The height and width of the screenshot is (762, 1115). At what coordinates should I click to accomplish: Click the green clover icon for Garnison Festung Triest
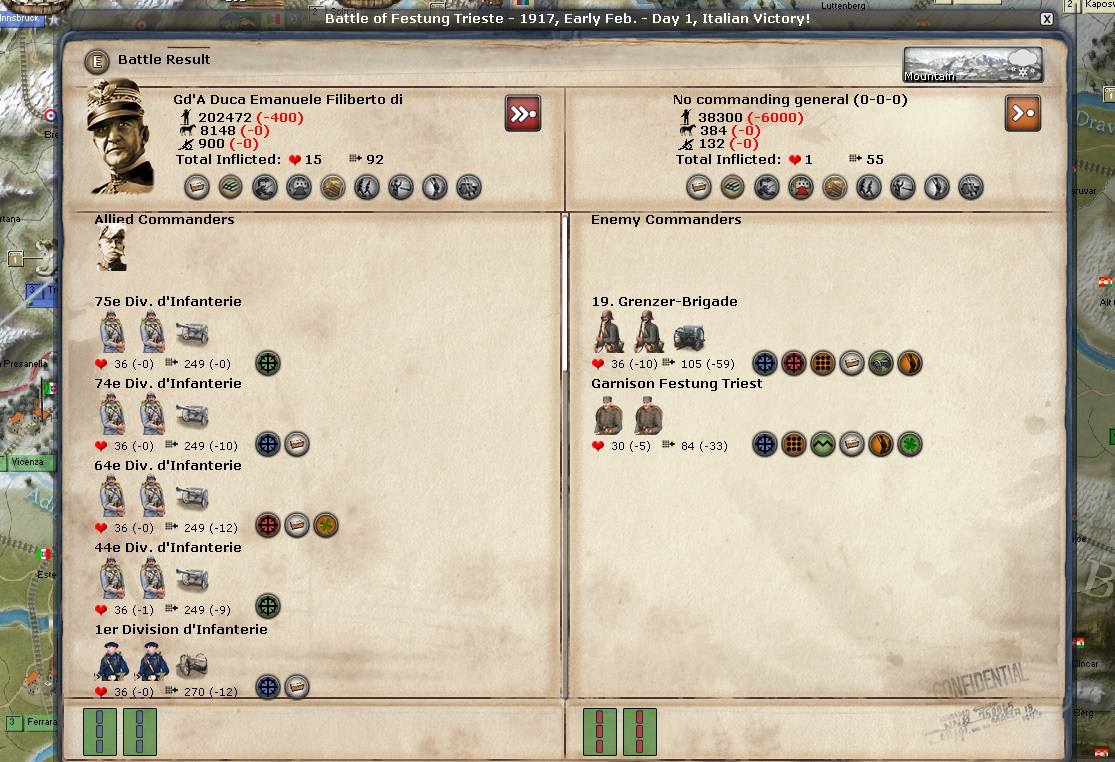point(909,445)
